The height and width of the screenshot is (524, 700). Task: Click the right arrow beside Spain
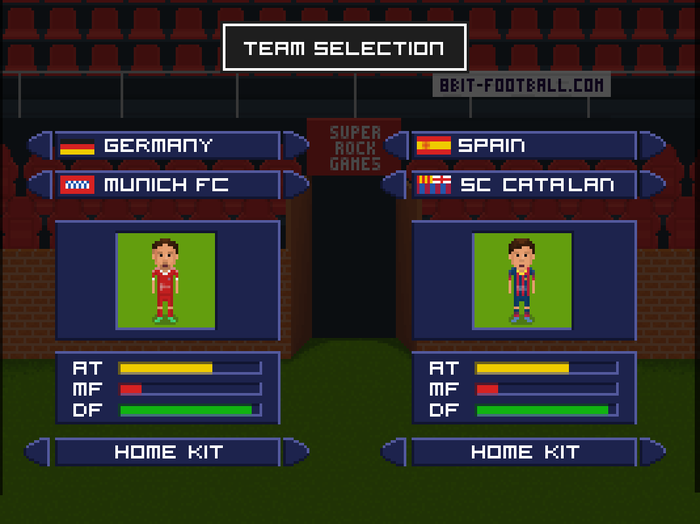pos(652,146)
